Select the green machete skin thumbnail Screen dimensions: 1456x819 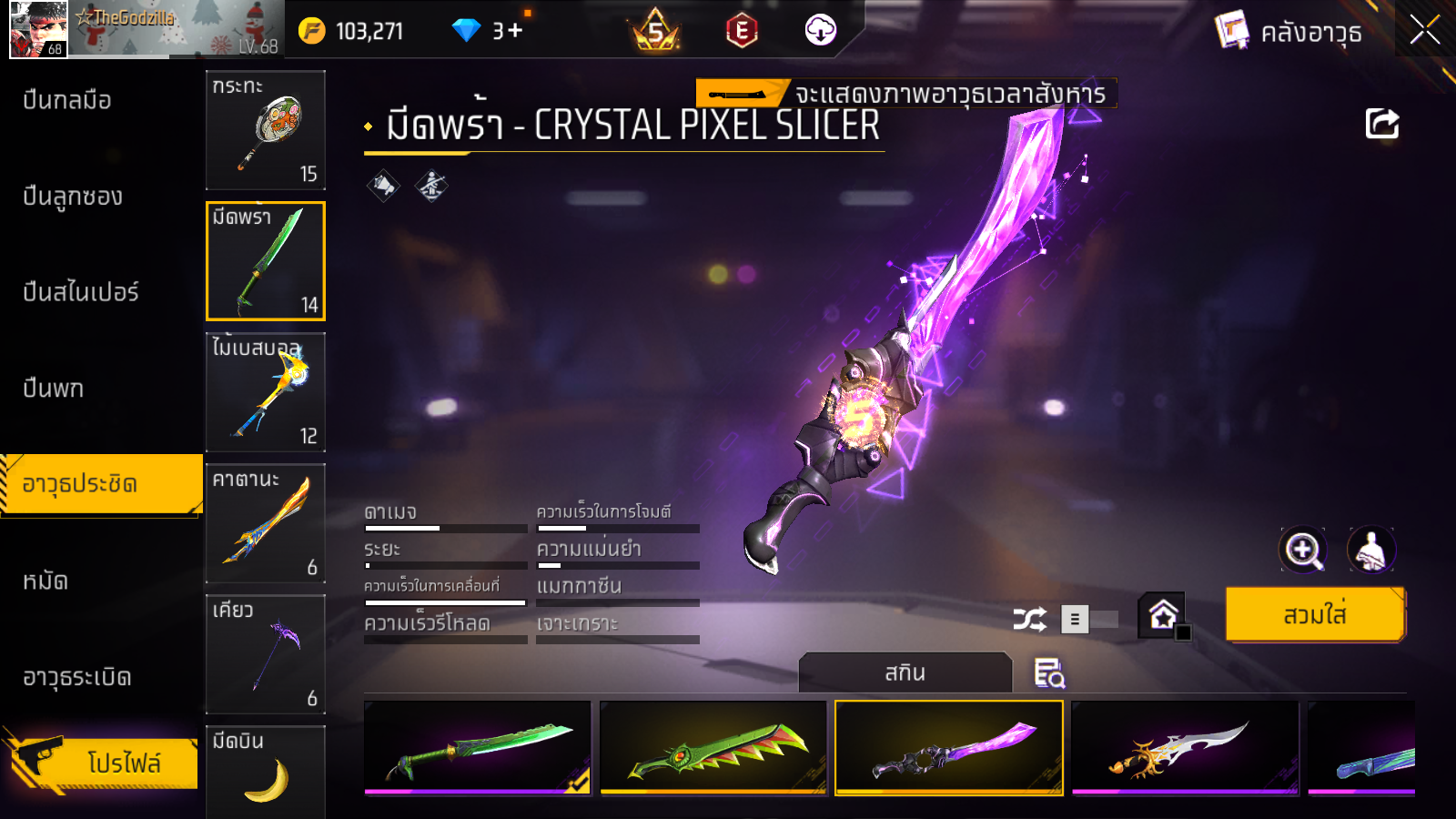coord(478,747)
